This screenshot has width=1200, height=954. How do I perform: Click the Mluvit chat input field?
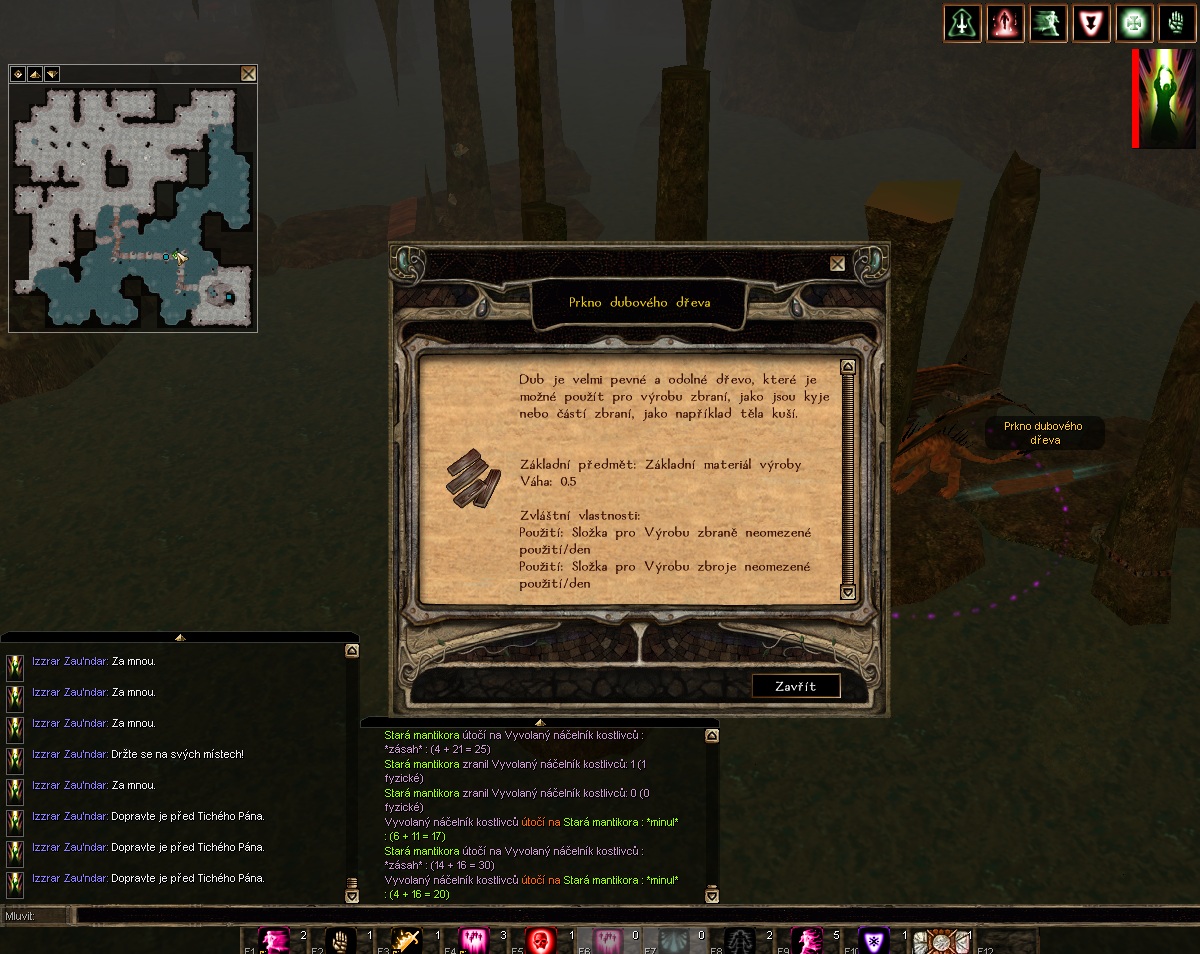pos(600,915)
